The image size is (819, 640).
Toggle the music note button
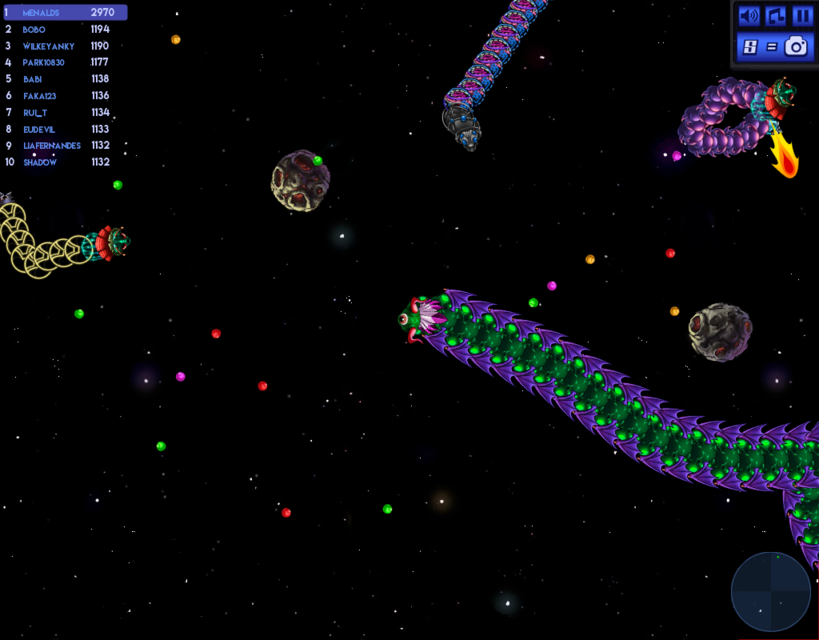click(x=775, y=16)
